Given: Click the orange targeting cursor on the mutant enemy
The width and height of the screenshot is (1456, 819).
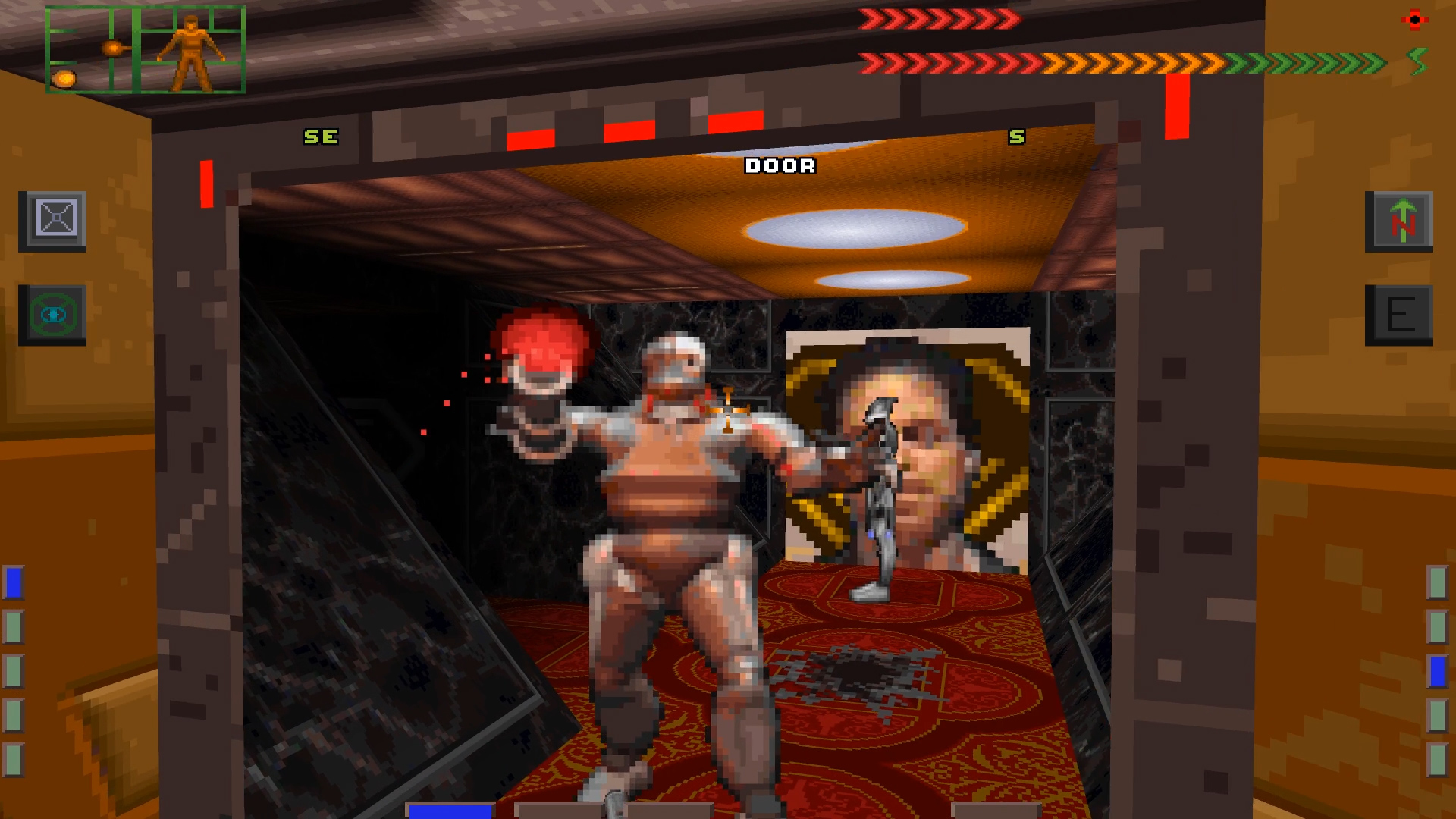Looking at the screenshot, I should 729,409.
